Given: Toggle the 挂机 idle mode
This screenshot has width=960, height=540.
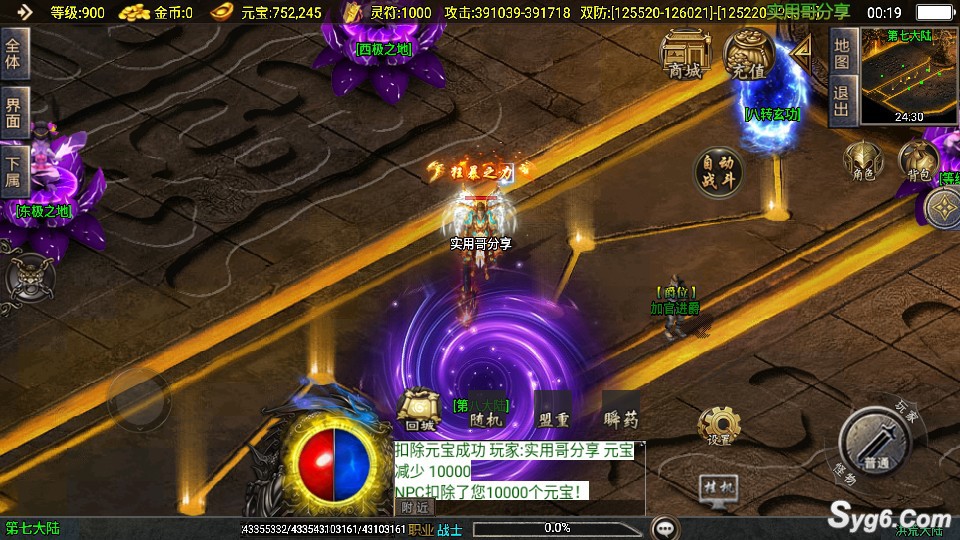Looking at the screenshot, I should (717, 487).
